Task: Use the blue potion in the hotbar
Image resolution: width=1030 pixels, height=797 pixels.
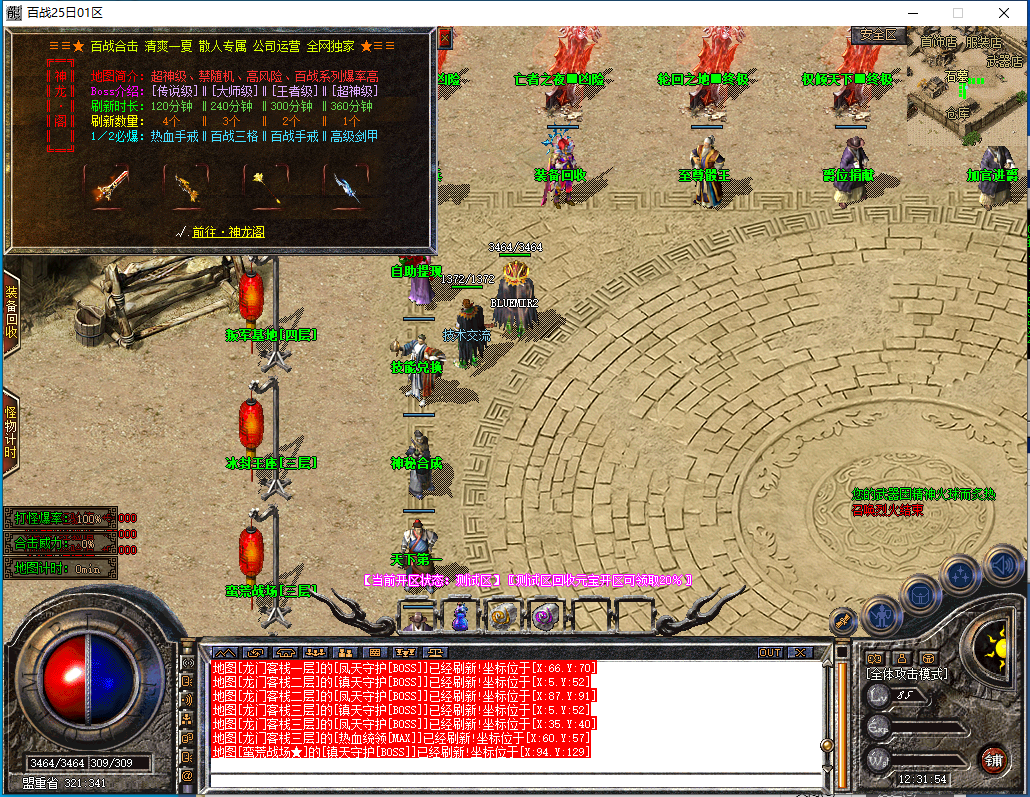Action: point(460,616)
